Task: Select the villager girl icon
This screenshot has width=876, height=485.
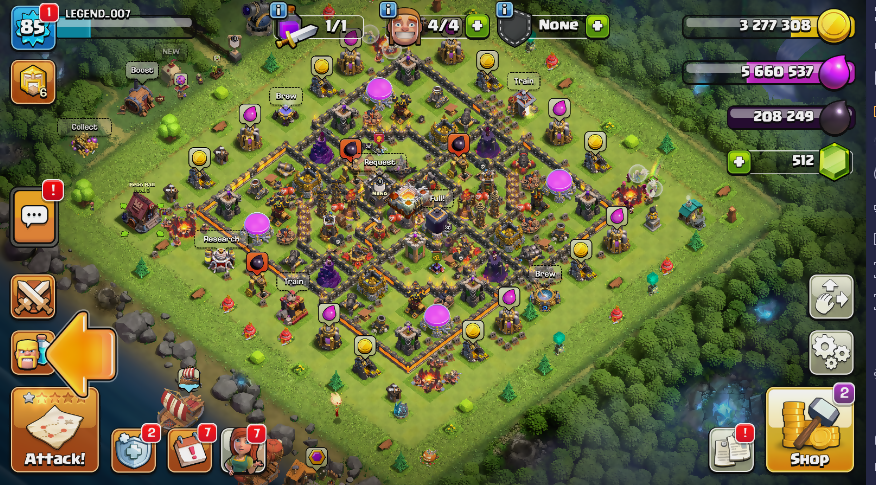Action: (242, 450)
